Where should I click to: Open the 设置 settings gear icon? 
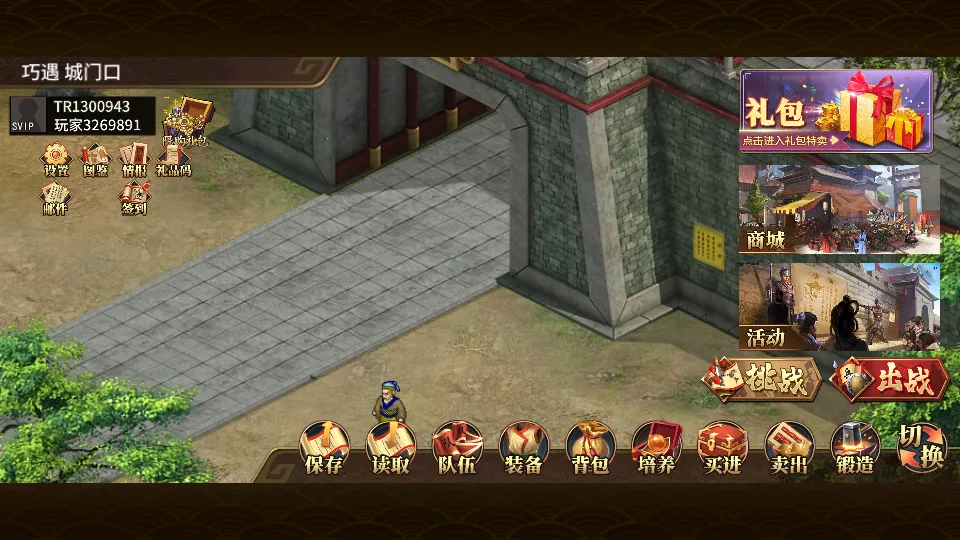tap(56, 160)
